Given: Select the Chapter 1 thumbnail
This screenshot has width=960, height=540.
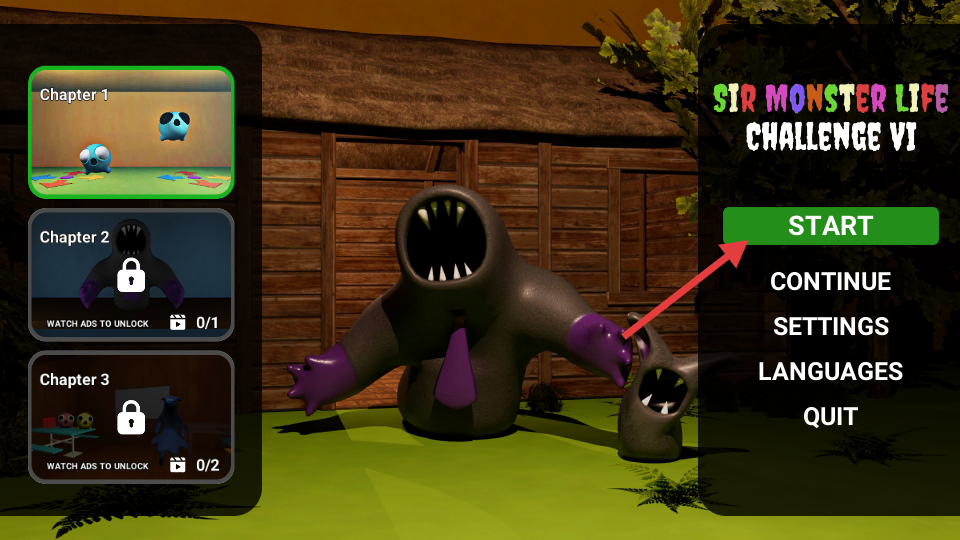Looking at the screenshot, I should click(131, 132).
